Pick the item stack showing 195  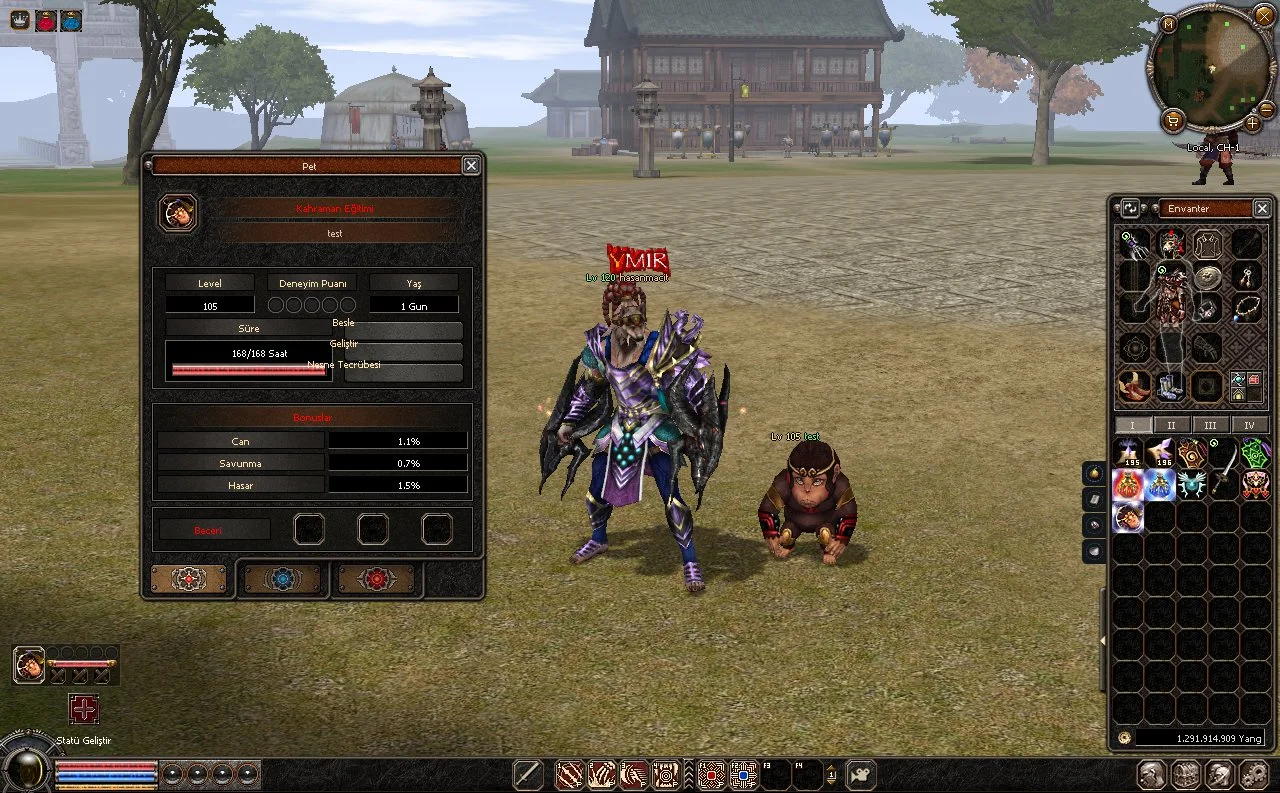pos(1129,453)
